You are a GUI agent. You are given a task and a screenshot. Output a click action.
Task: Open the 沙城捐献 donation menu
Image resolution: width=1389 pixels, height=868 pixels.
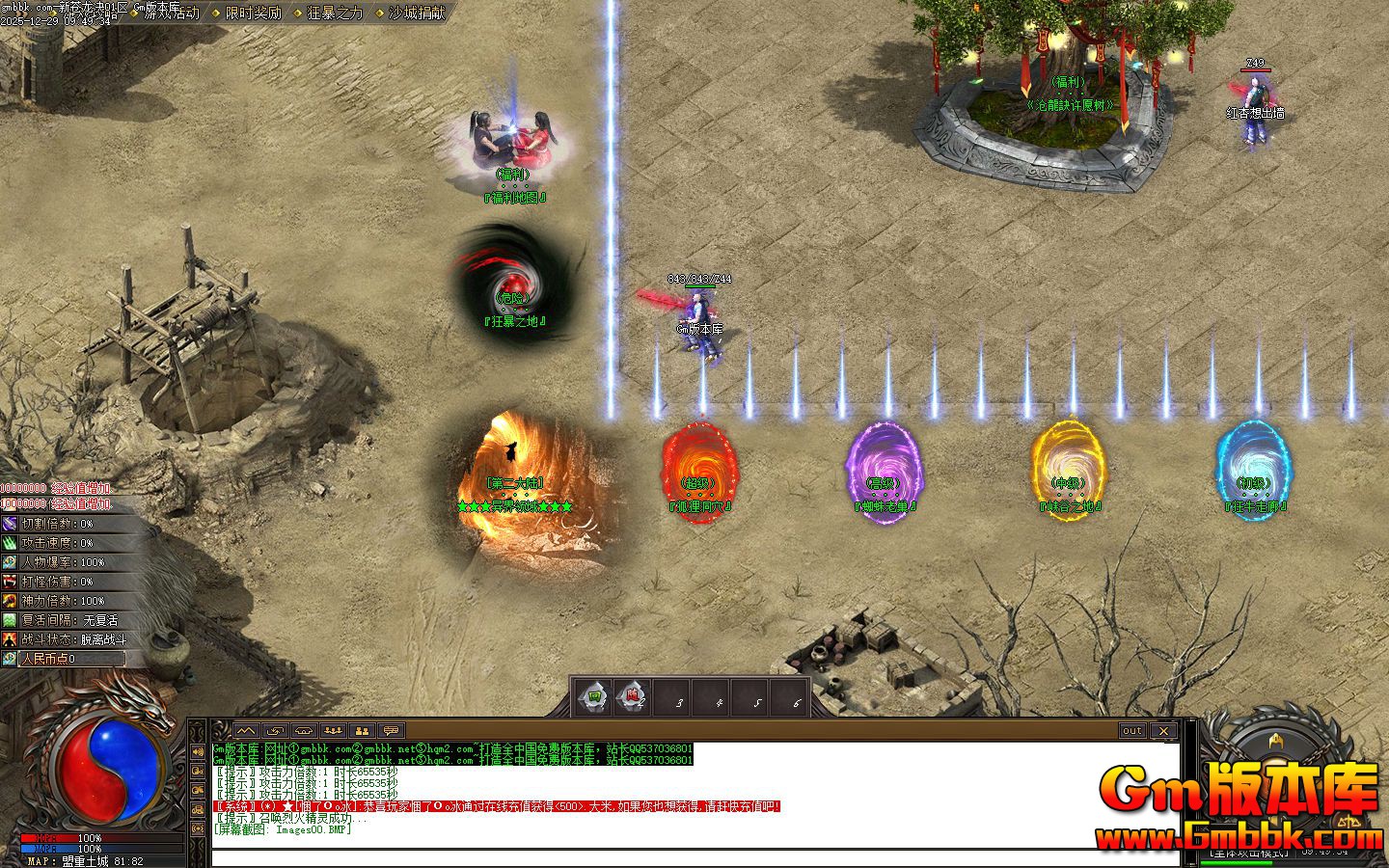(x=417, y=14)
